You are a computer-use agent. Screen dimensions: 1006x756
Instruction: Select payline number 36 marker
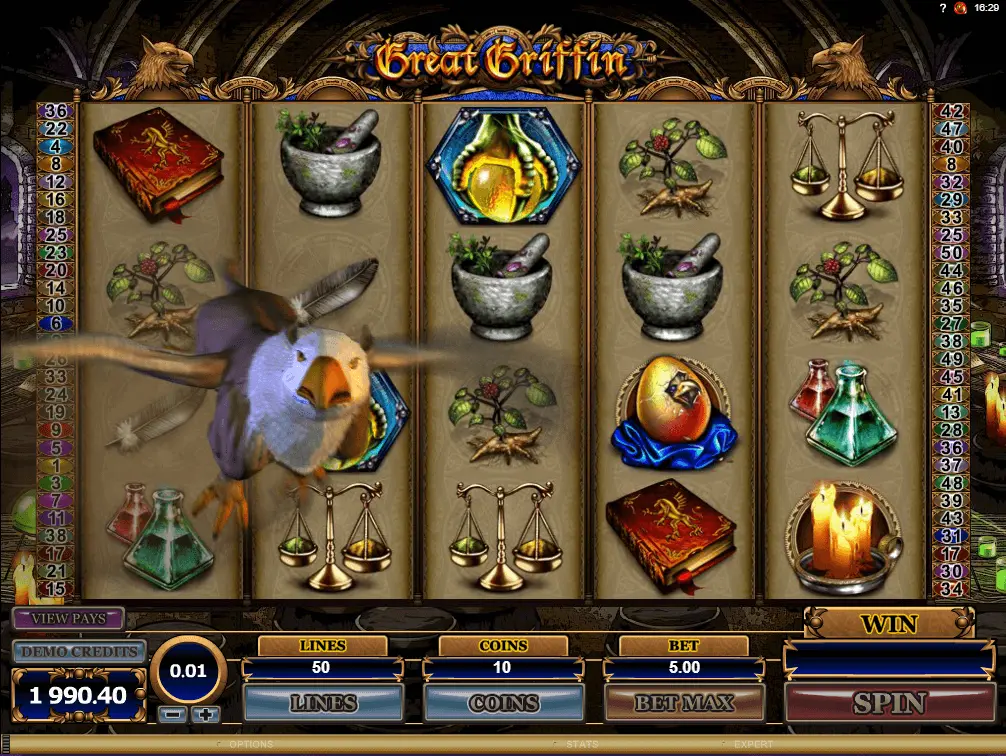pyautogui.click(x=56, y=111)
